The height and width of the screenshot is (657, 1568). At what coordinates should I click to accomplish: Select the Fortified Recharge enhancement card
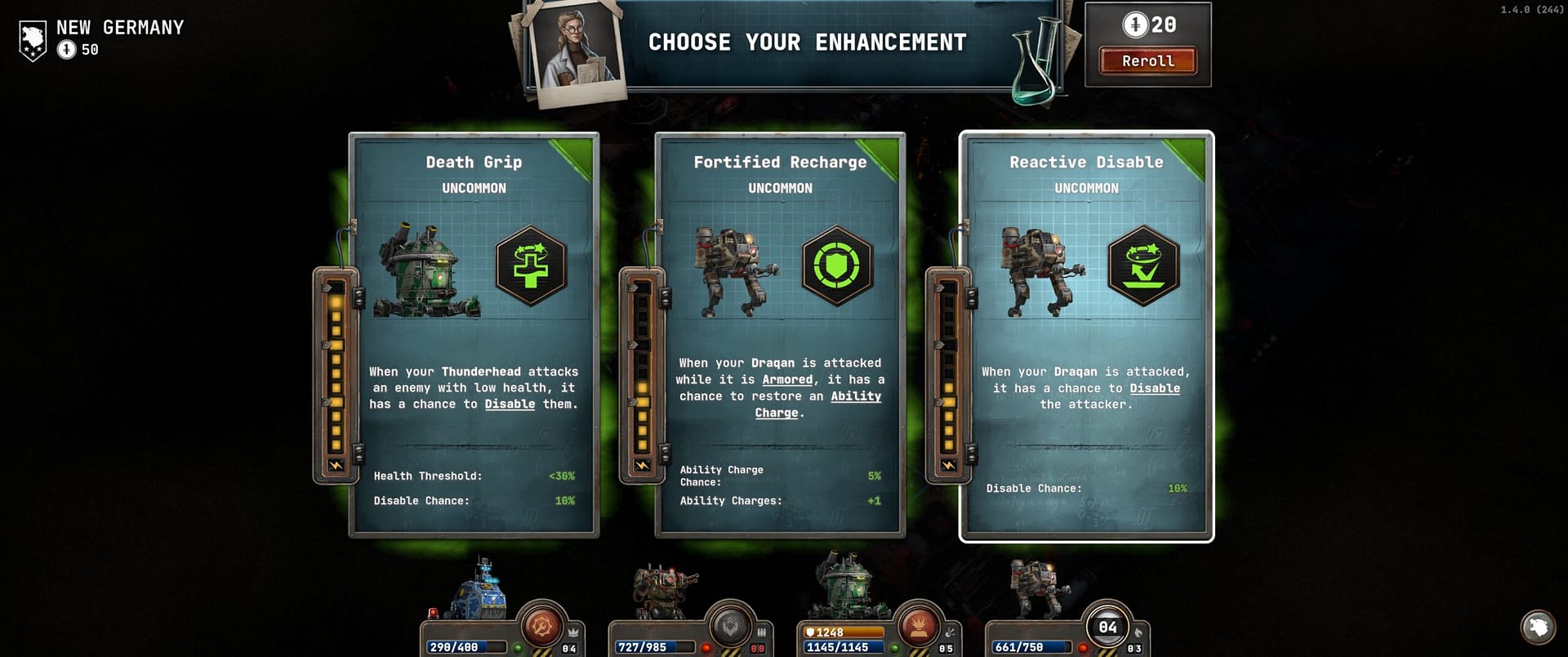tap(780, 335)
